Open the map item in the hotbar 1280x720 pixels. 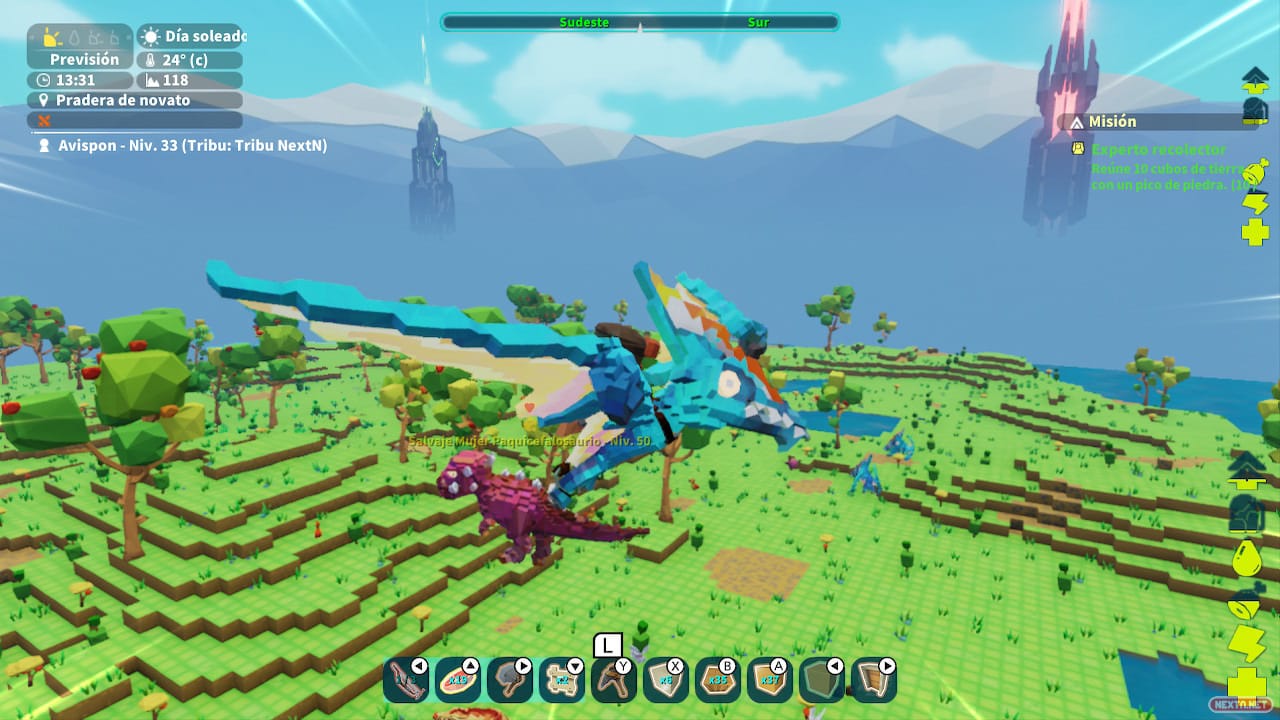pos(562,680)
